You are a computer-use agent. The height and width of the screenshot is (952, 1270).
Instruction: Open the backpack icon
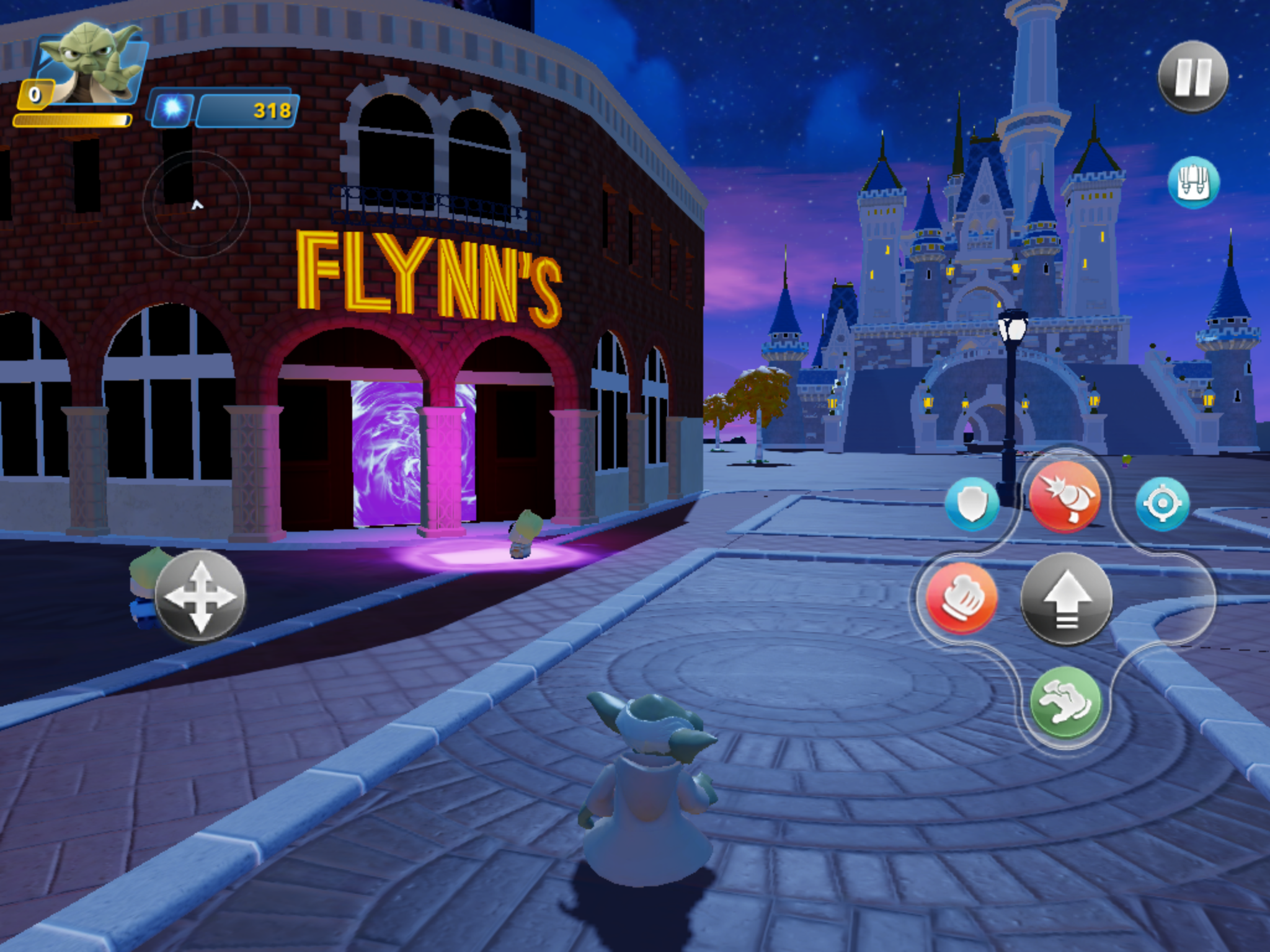coord(1193,182)
